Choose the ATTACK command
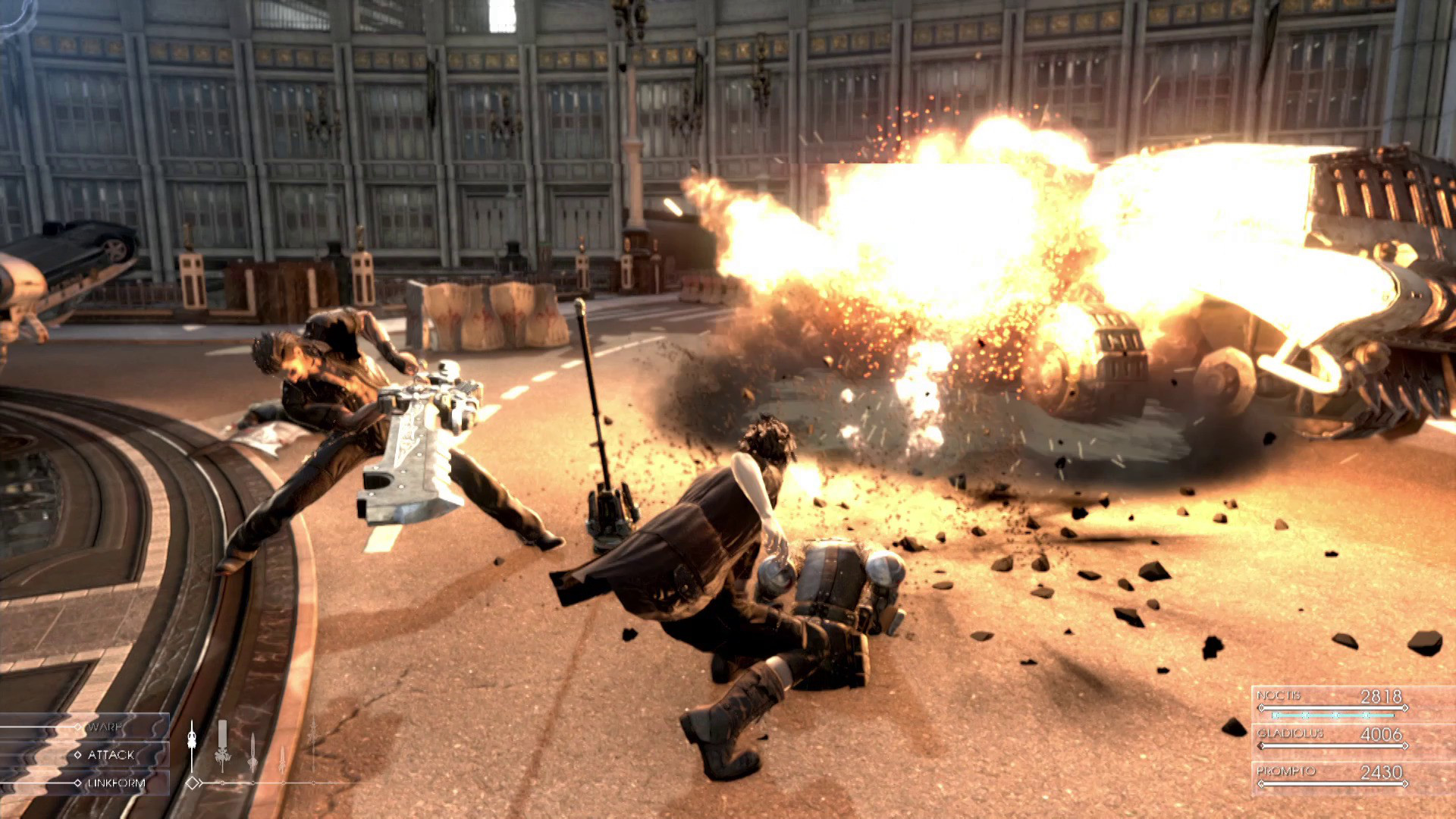This screenshot has height=819, width=1456. pos(110,755)
